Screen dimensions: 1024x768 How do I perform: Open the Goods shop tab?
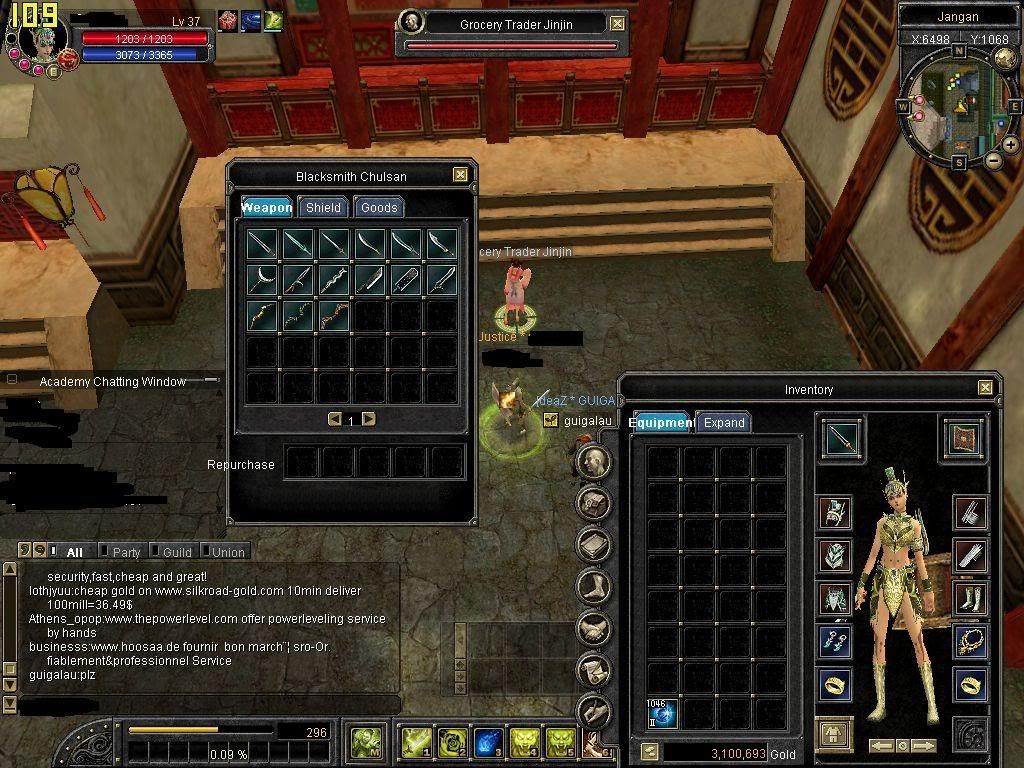[x=379, y=207]
